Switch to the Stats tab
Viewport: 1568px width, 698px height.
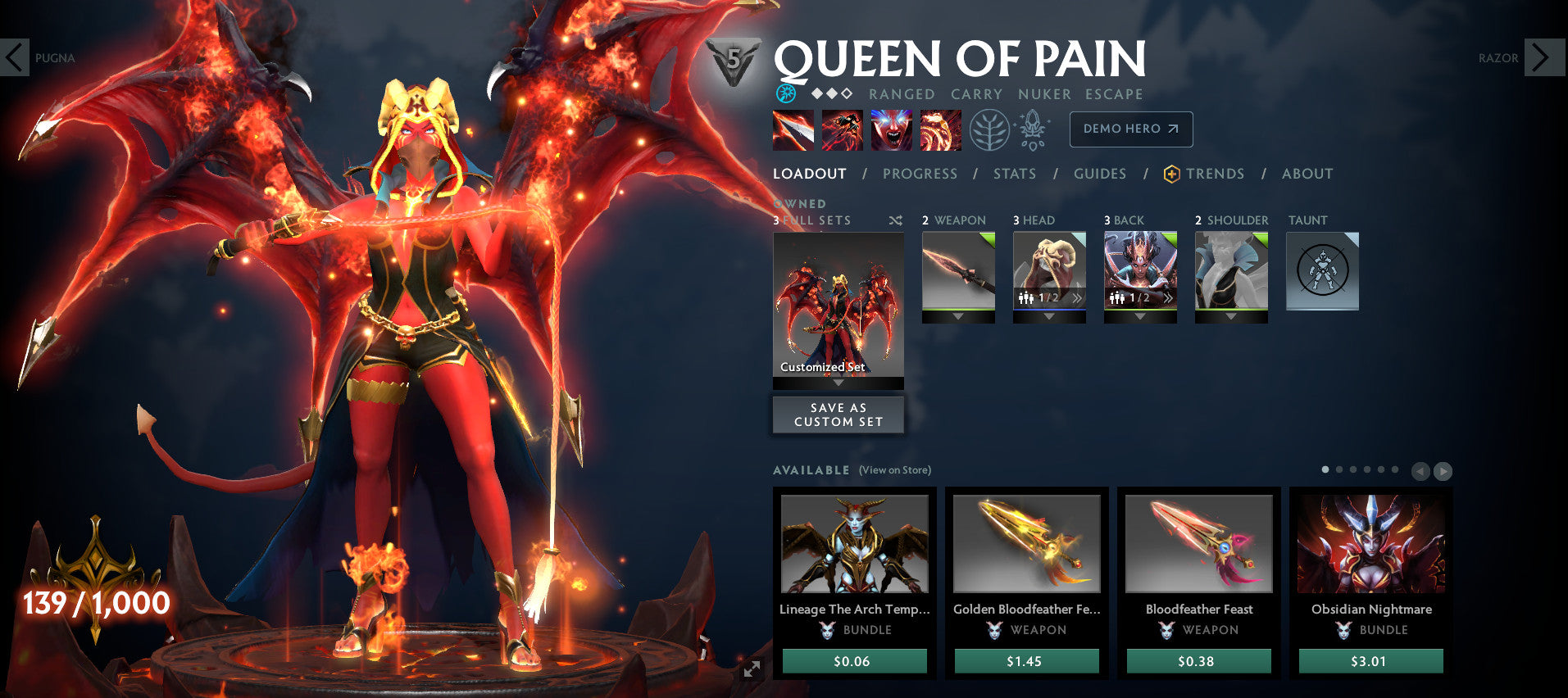click(1015, 174)
